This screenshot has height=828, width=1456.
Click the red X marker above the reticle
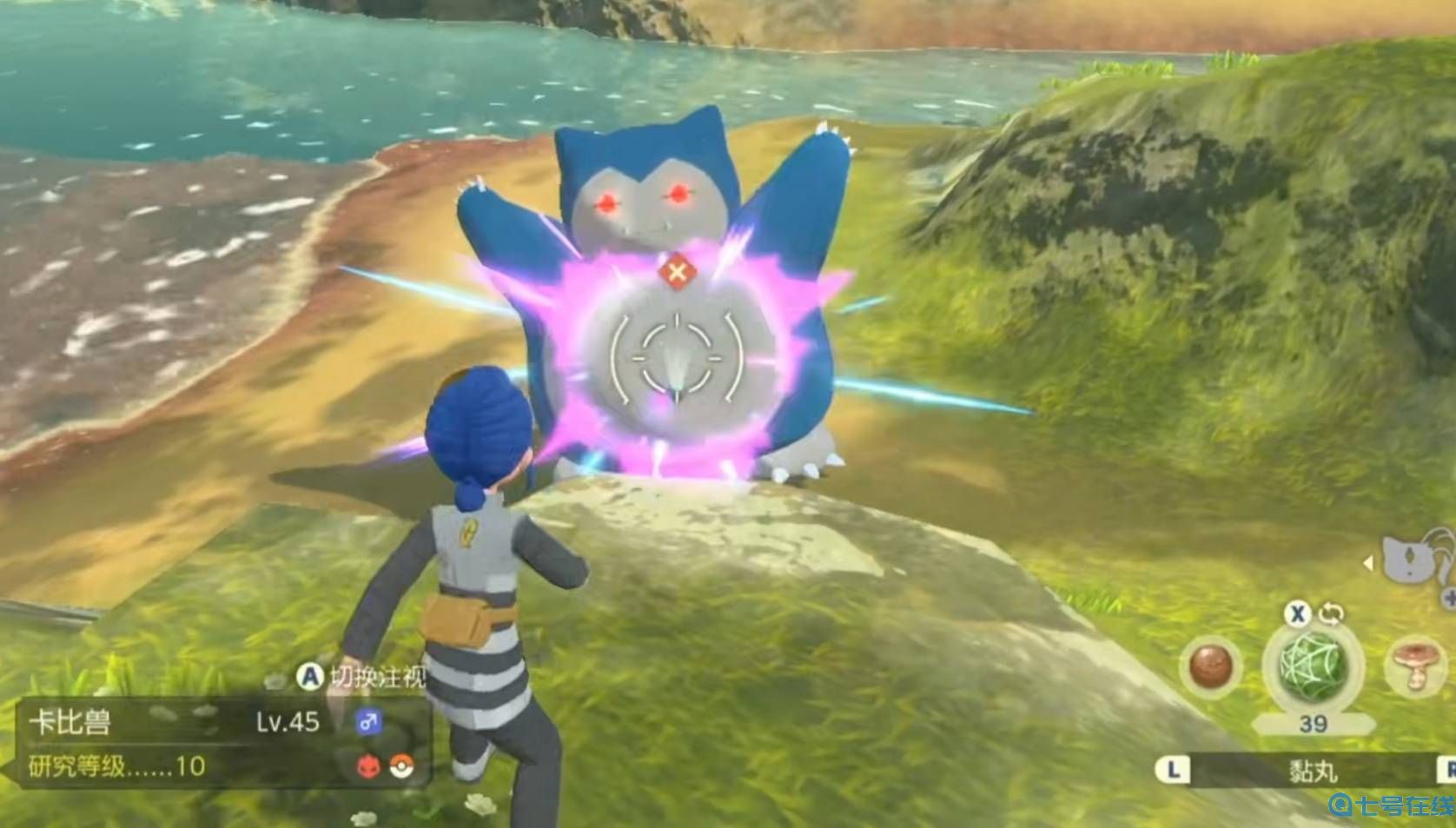tap(678, 273)
